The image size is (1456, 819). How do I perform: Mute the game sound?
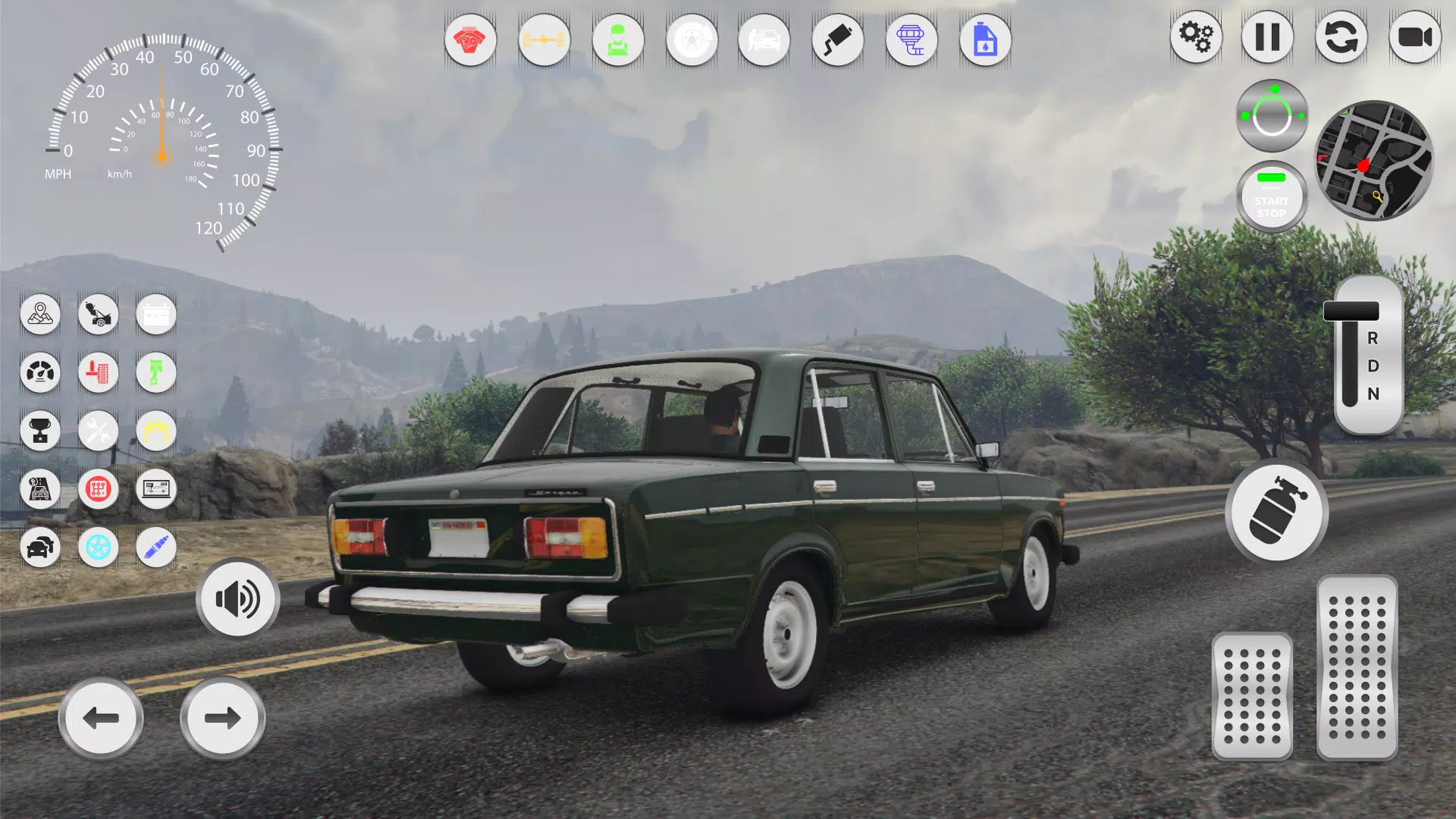click(x=237, y=598)
